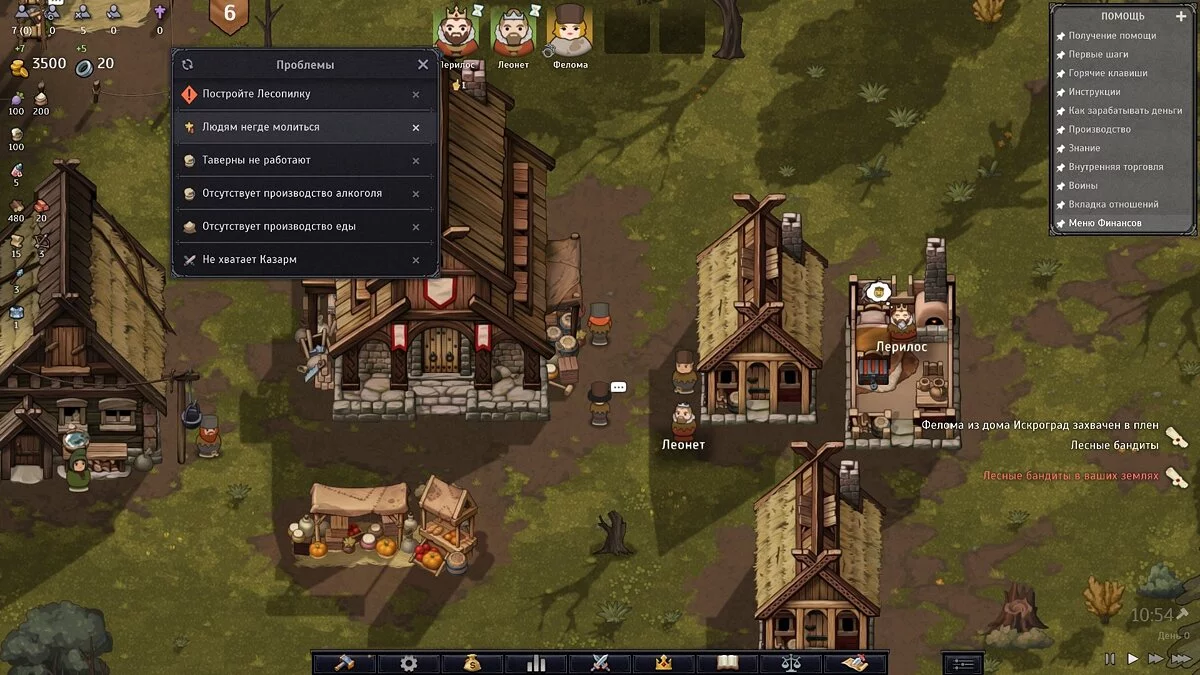This screenshot has height=675, width=1200.
Task: Open the money bag finances menu
Action: click(472, 663)
